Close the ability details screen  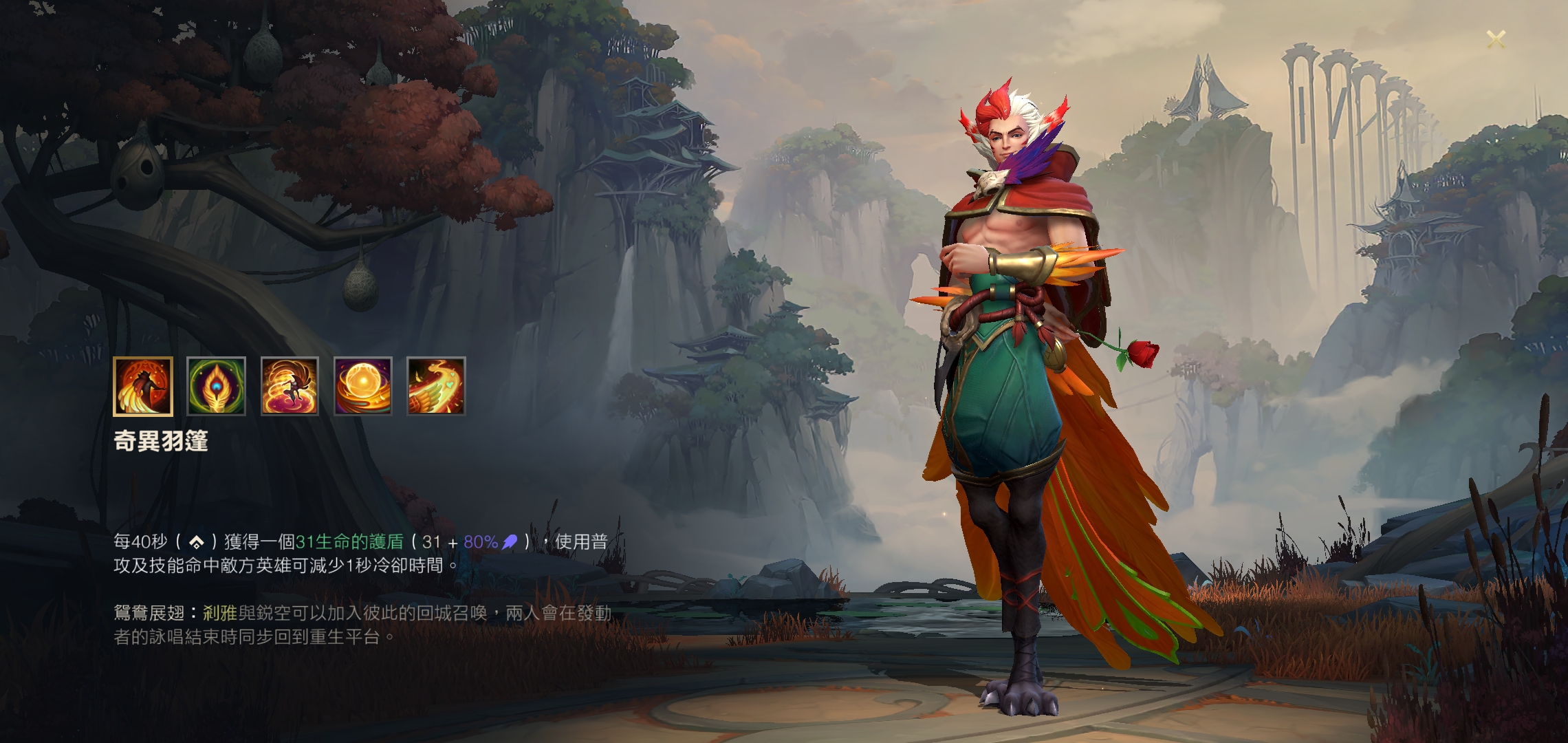[x=1496, y=39]
